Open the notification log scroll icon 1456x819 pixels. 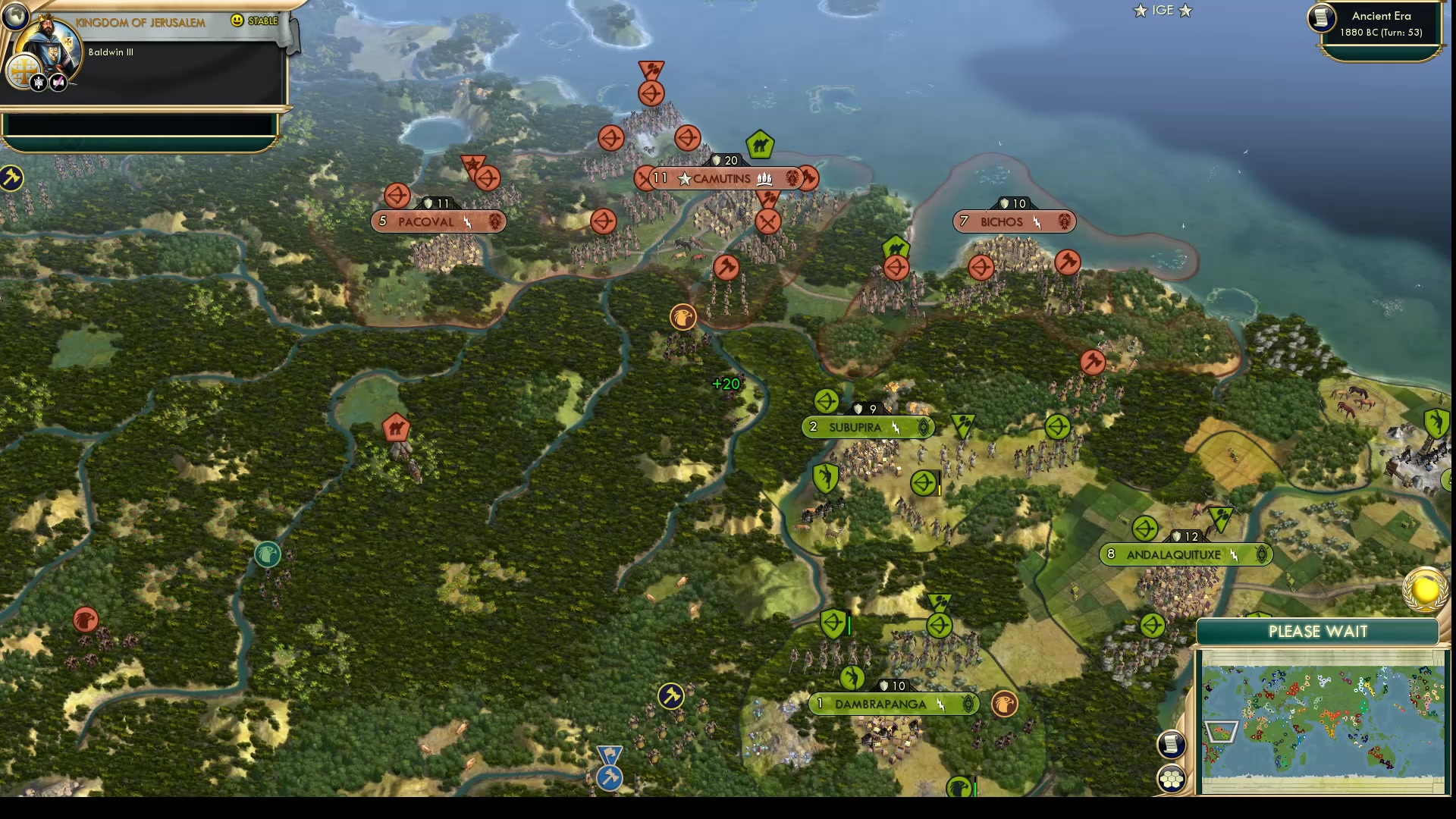pos(1172,745)
